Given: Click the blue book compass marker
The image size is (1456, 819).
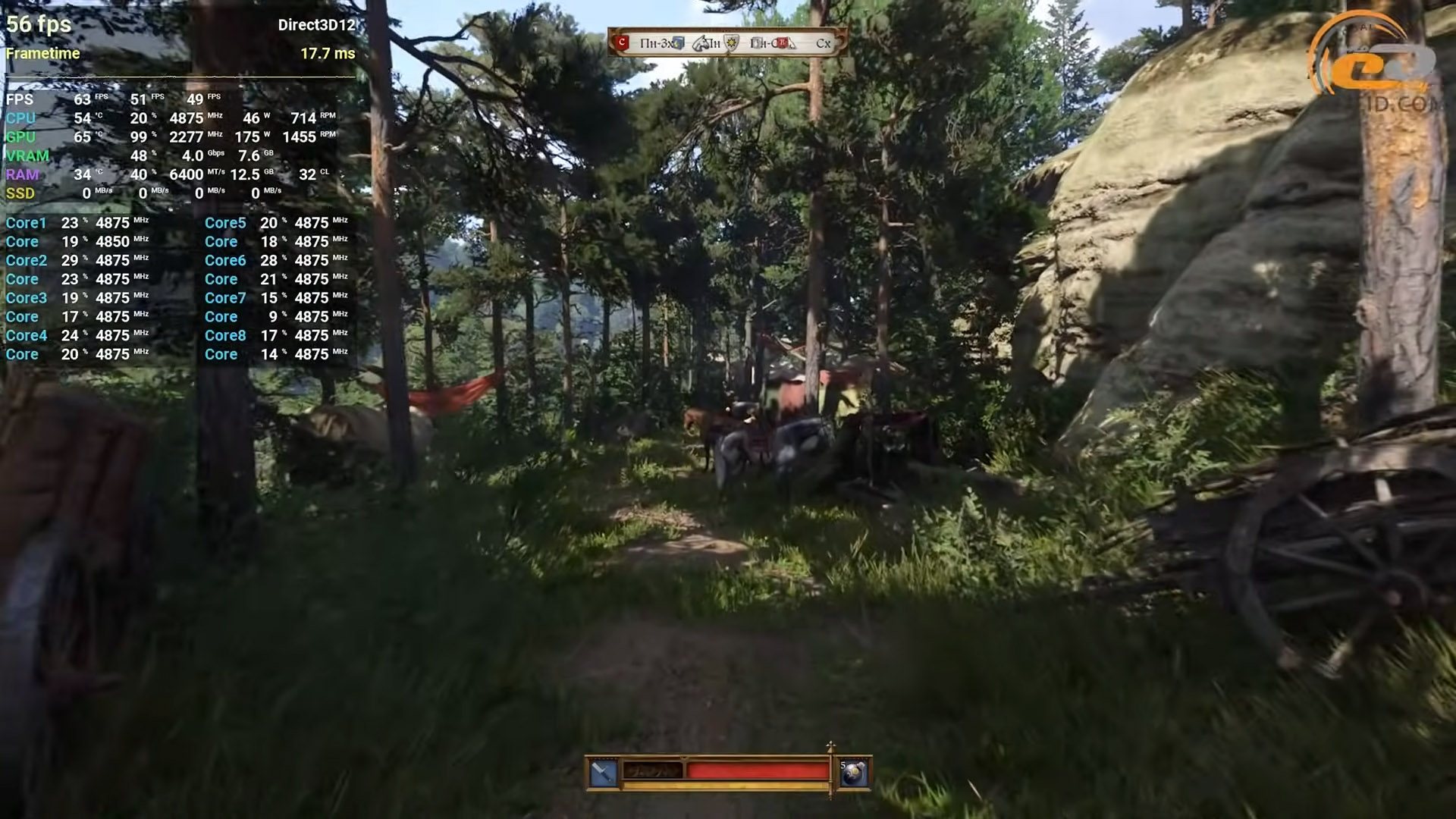Looking at the screenshot, I should click(x=678, y=43).
